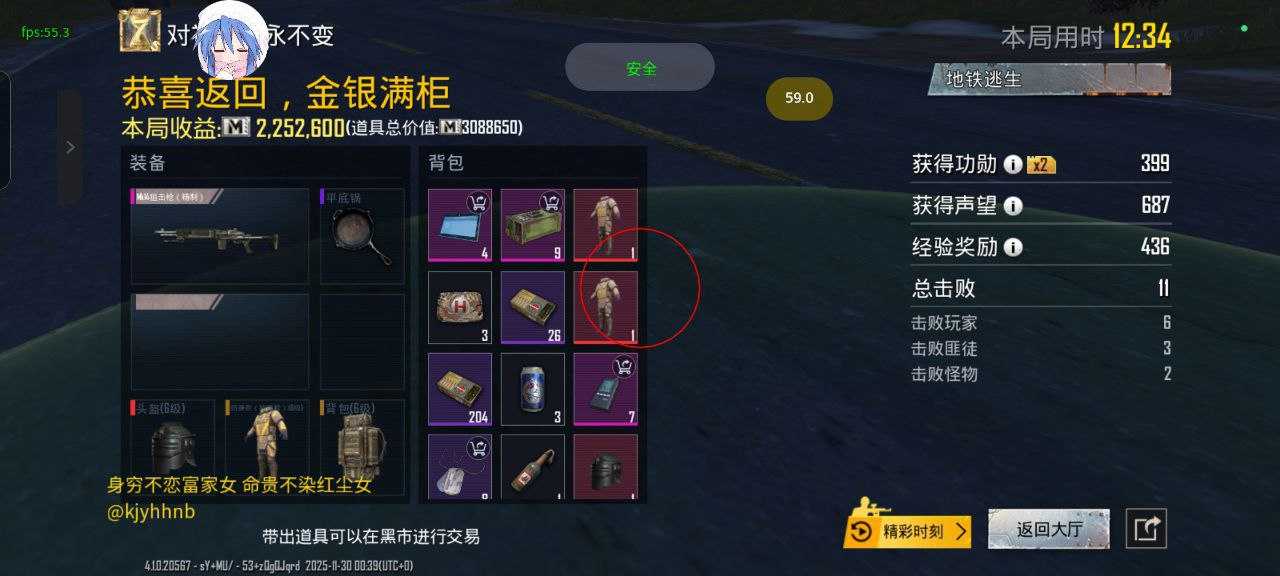Show info for 获得功勋 merit

1013,164
